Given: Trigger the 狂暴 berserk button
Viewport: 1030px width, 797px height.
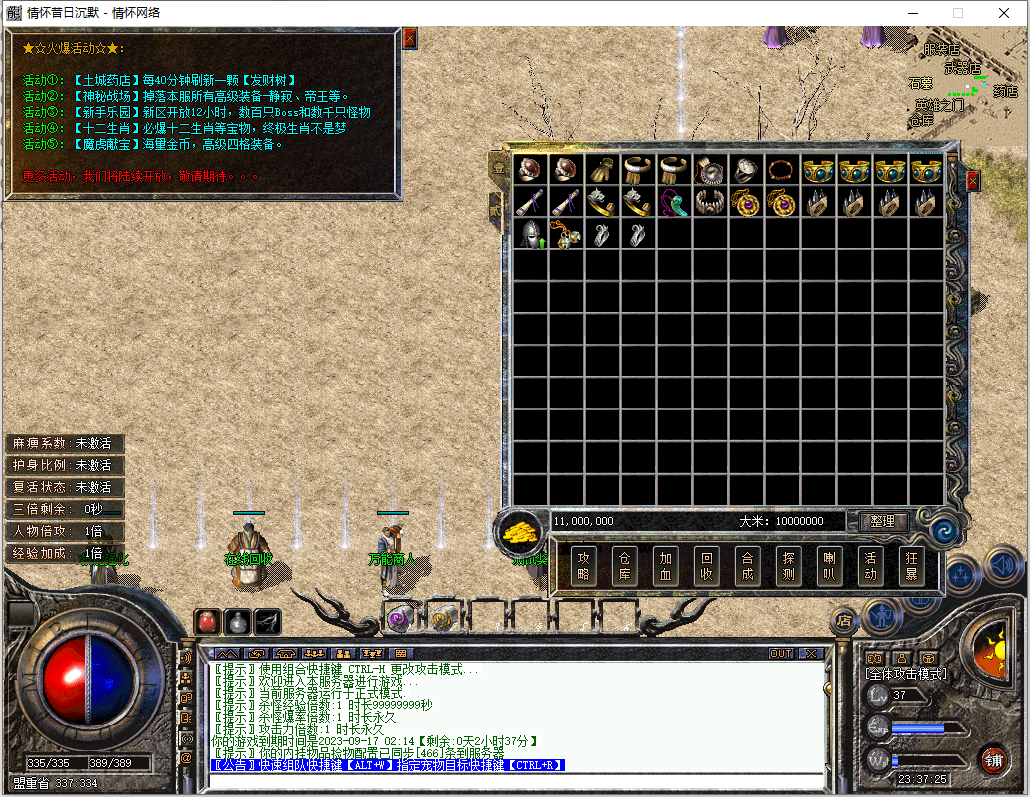Looking at the screenshot, I should [x=911, y=566].
